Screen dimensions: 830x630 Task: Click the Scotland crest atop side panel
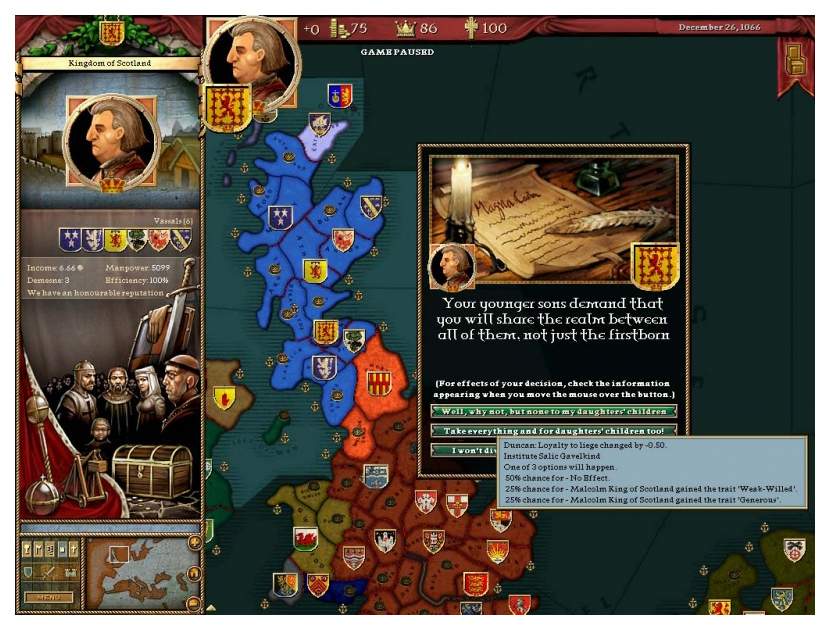111,33
